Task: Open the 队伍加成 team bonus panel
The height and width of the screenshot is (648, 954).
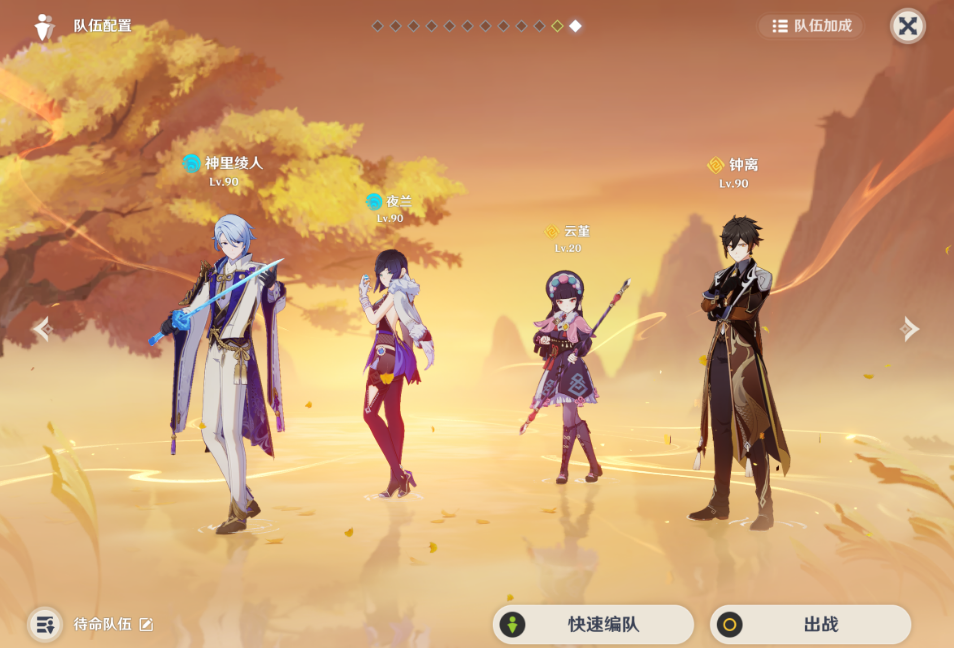Action: (811, 26)
